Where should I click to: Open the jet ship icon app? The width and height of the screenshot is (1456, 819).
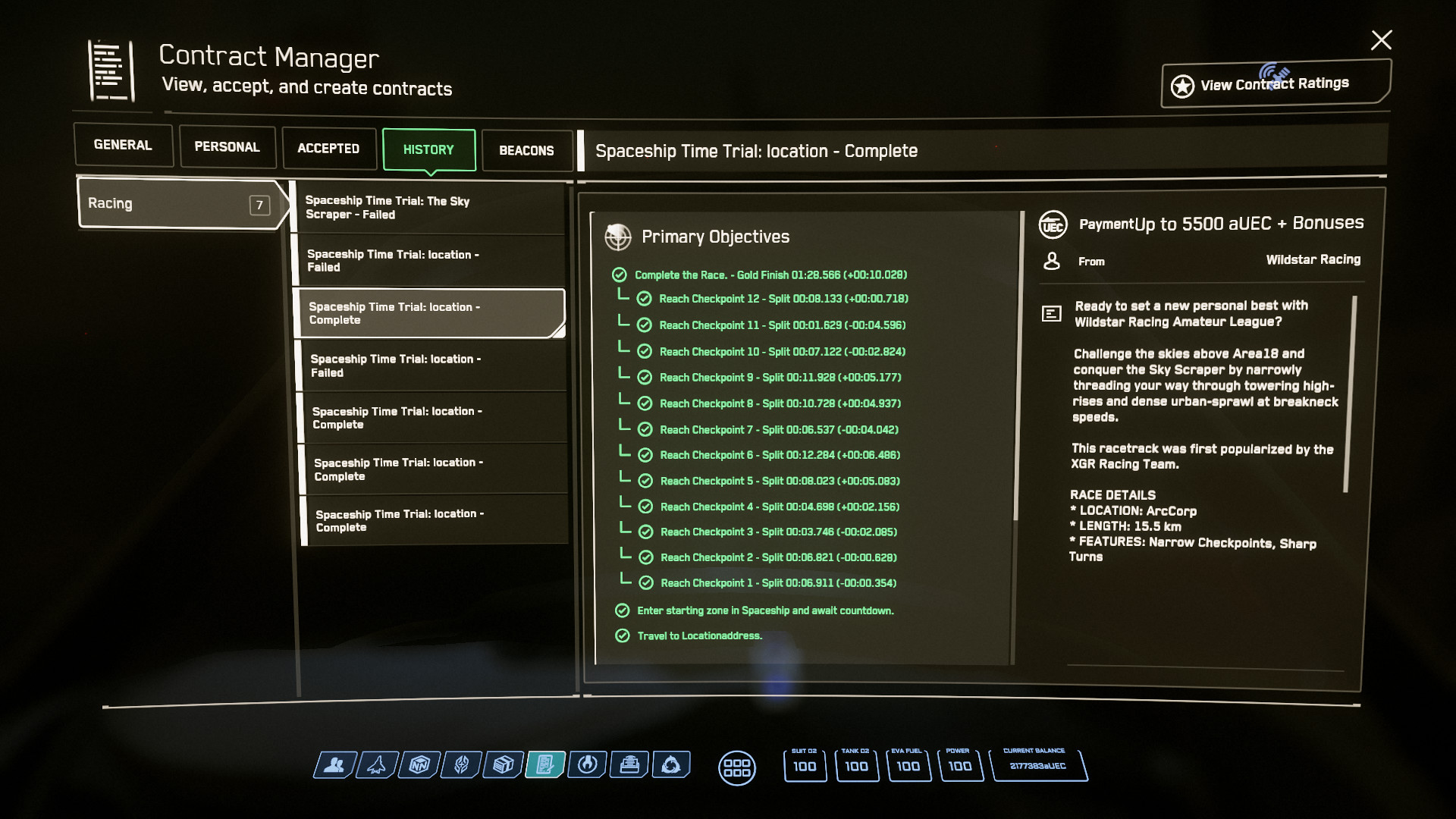coord(376,765)
